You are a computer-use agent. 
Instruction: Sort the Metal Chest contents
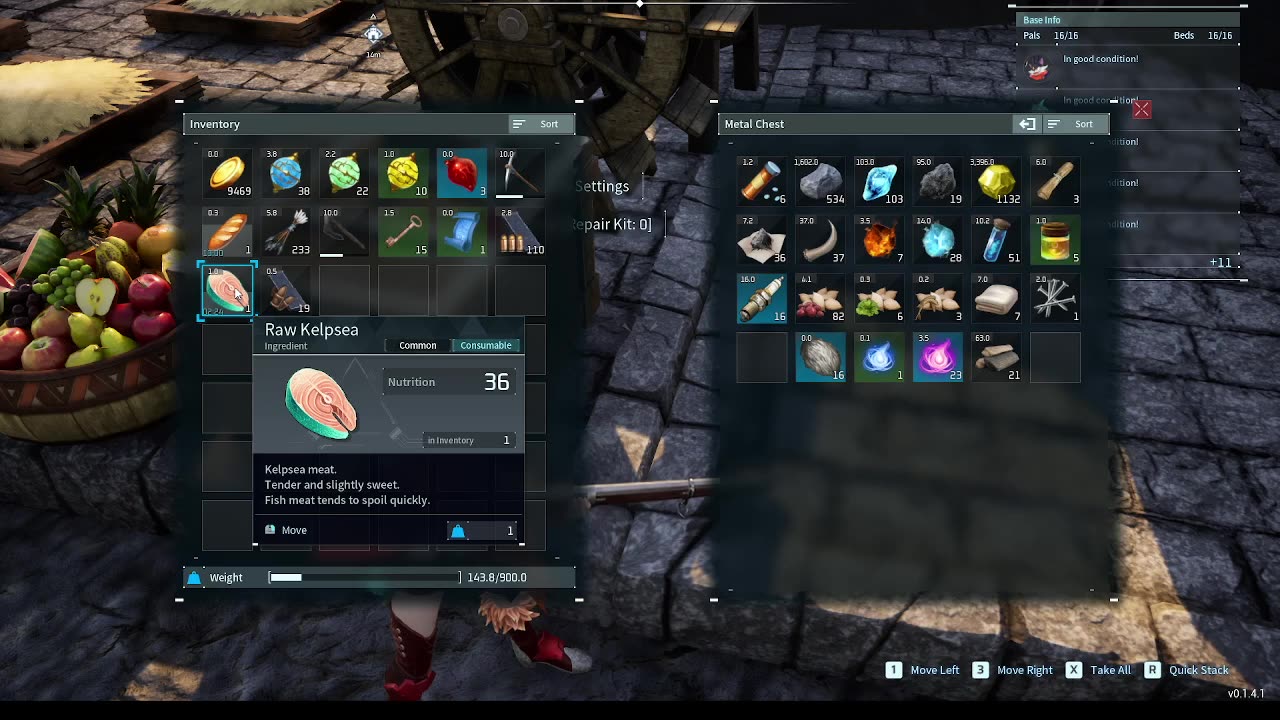(x=1074, y=124)
